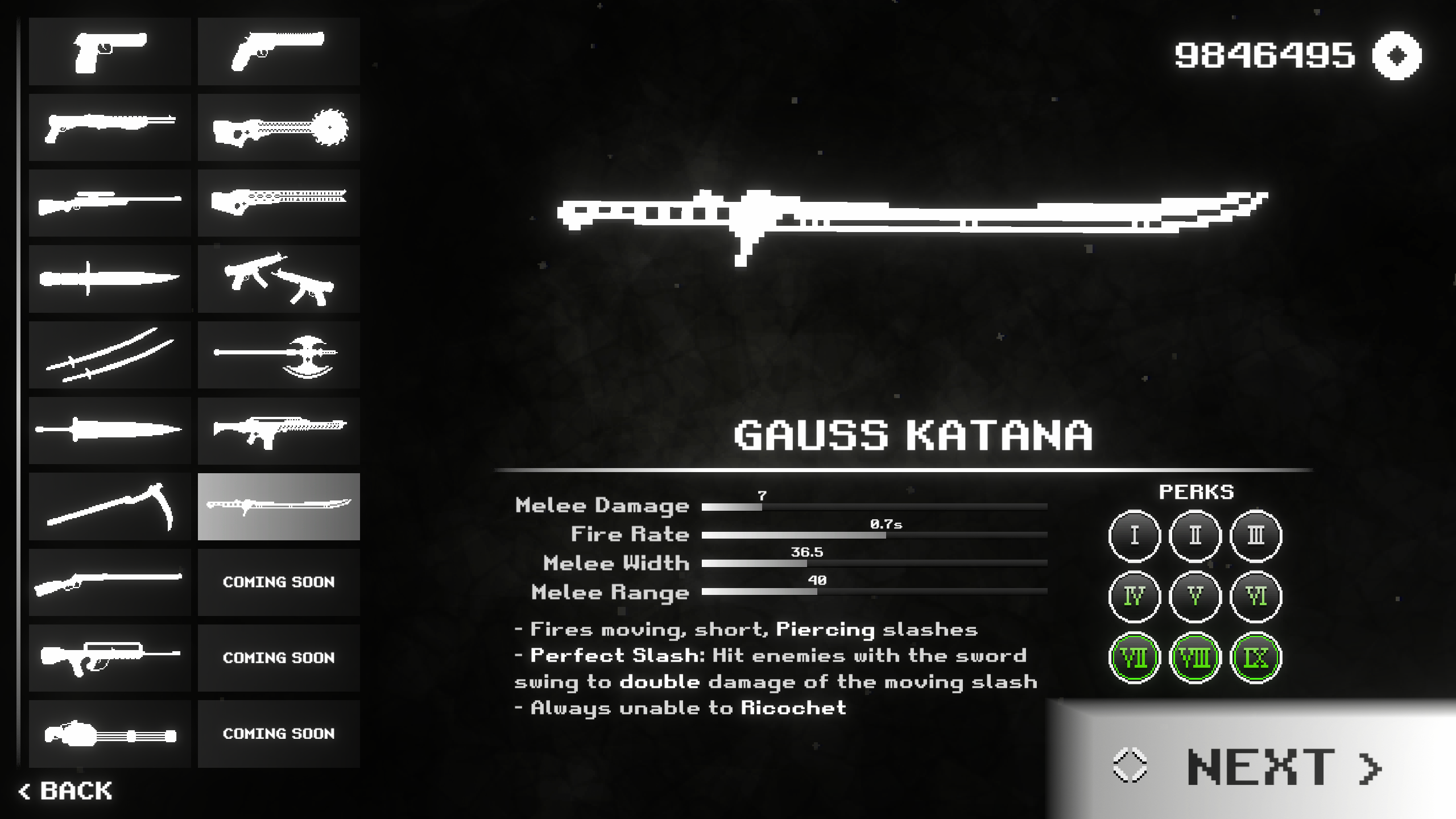
Task: Select the revolver weapon
Action: point(278,51)
